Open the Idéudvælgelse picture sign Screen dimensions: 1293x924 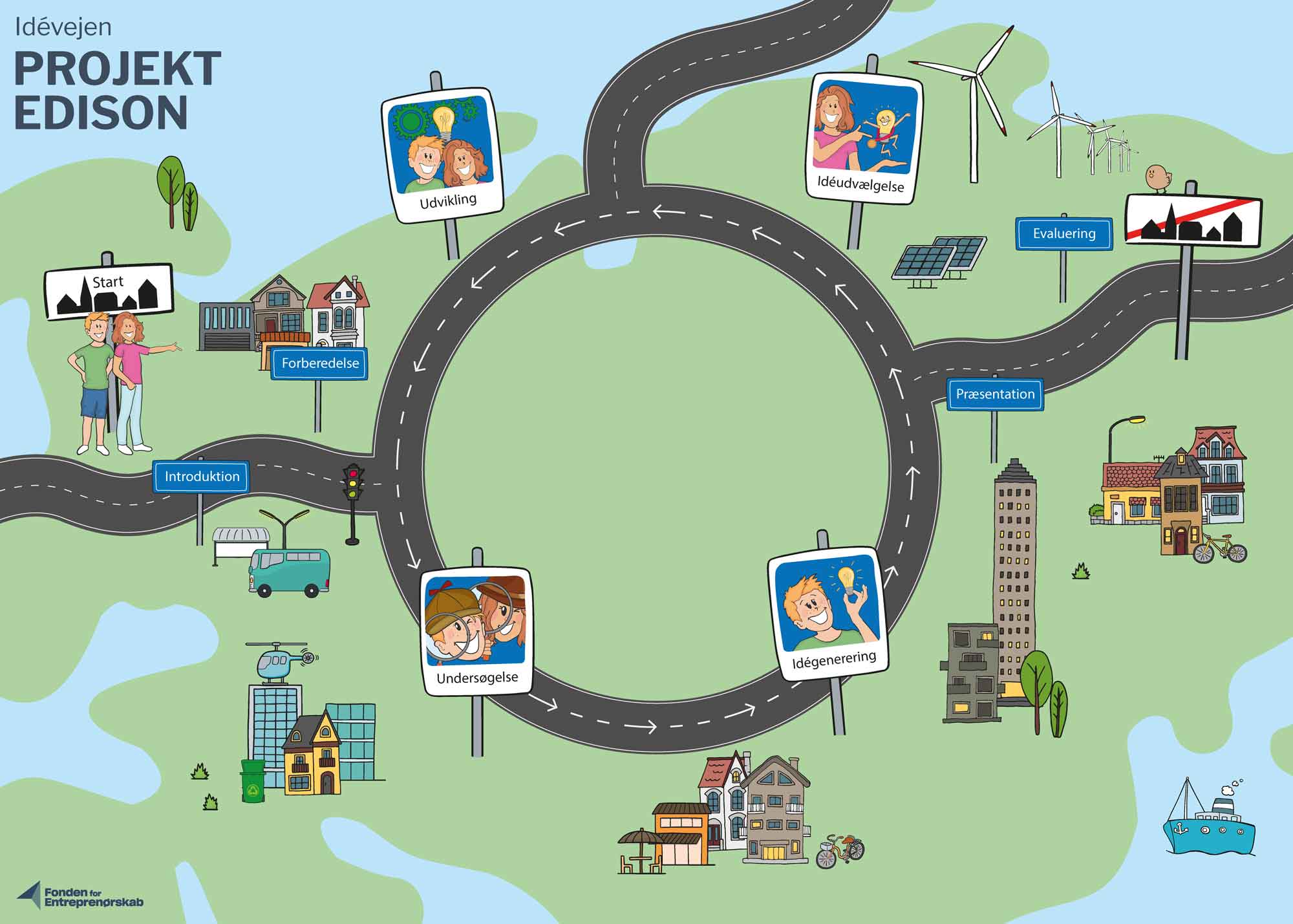864,139
